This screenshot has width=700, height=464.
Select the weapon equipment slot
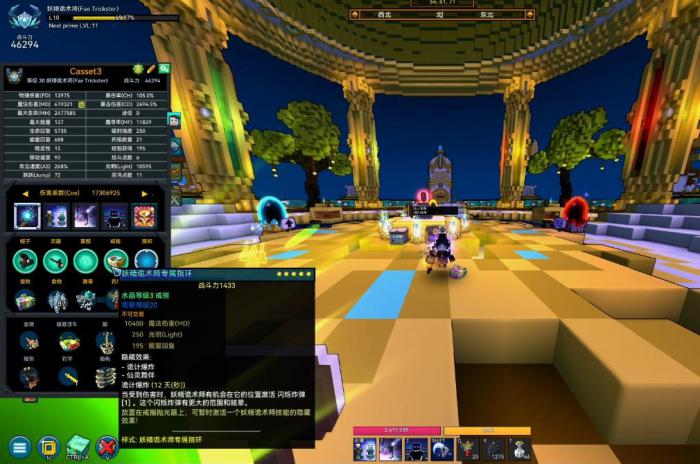coord(57,261)
